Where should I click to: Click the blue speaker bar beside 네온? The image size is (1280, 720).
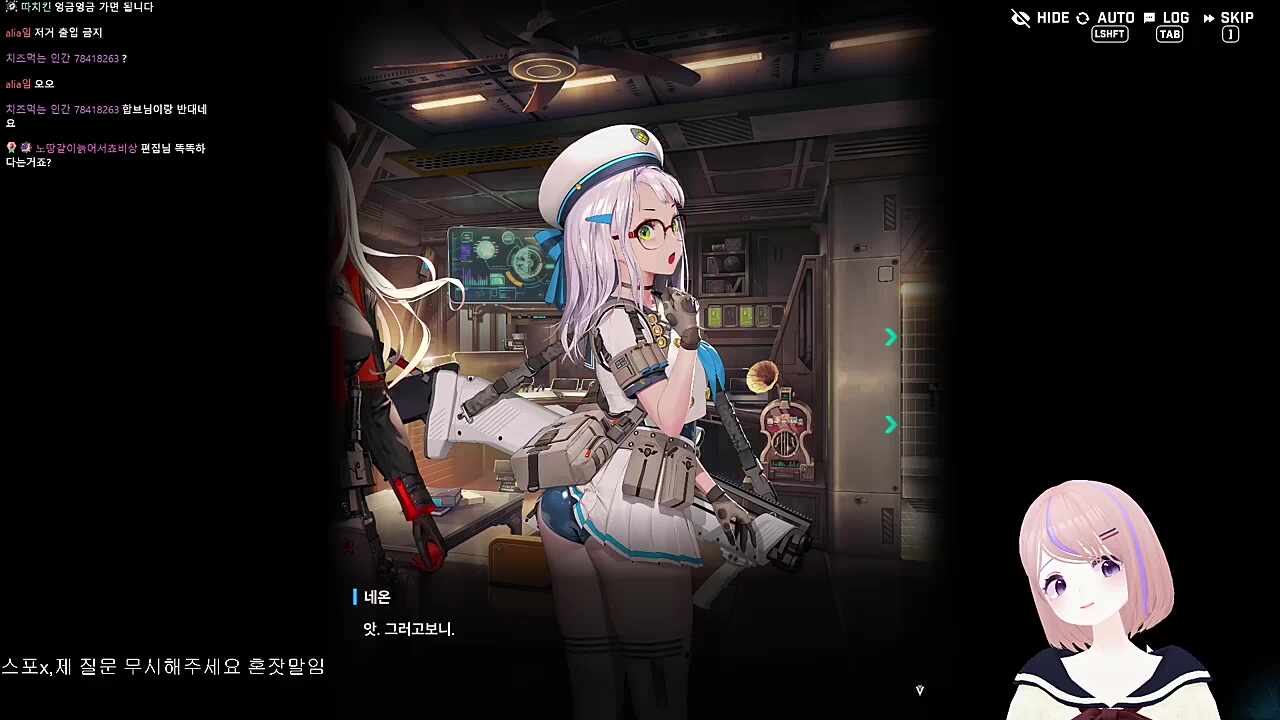(356, 597)
